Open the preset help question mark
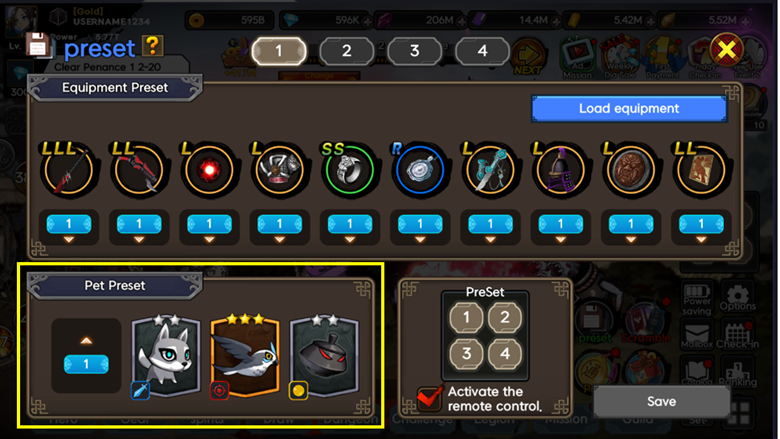Screen dimensions: 780x439 point(152,45)
